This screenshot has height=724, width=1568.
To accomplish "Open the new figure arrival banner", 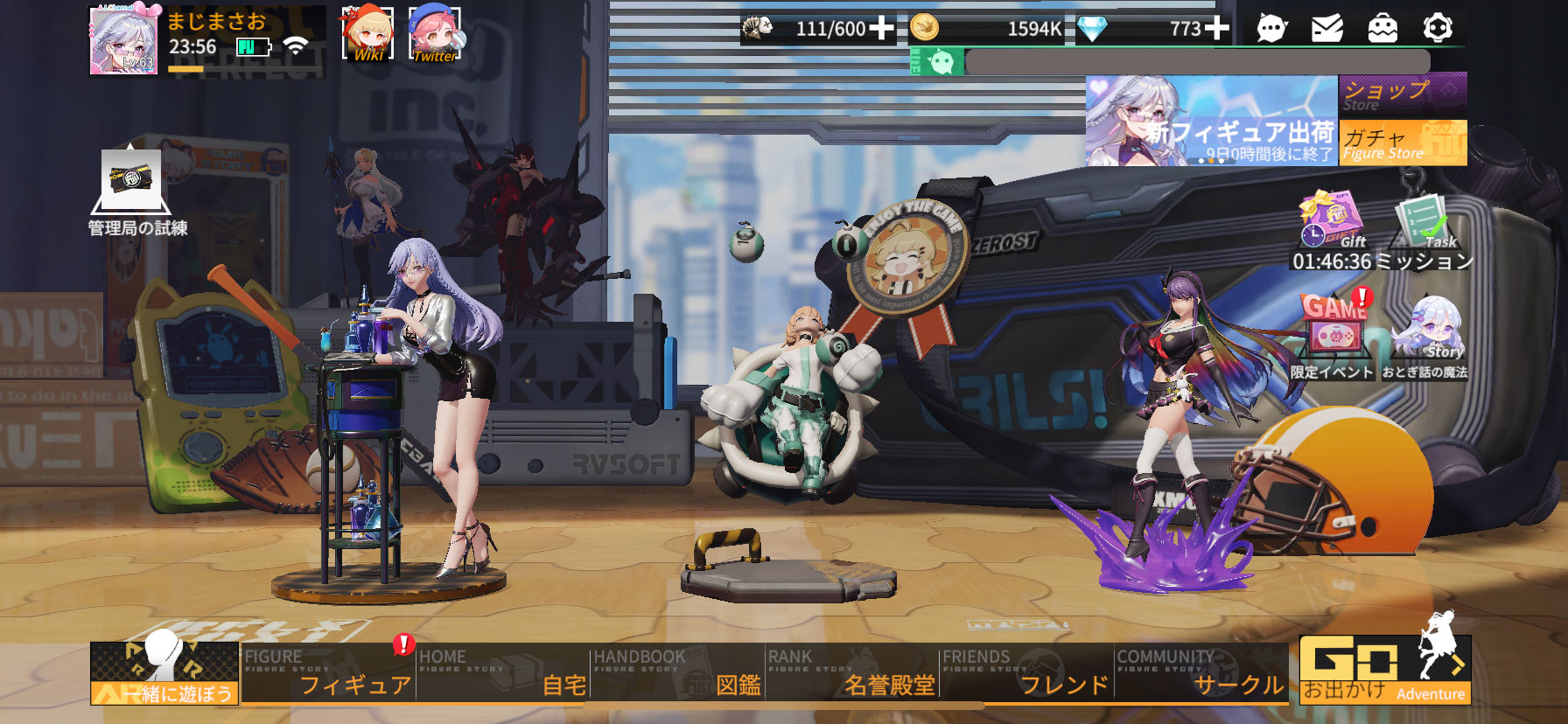I will (x=1212, y=121).
